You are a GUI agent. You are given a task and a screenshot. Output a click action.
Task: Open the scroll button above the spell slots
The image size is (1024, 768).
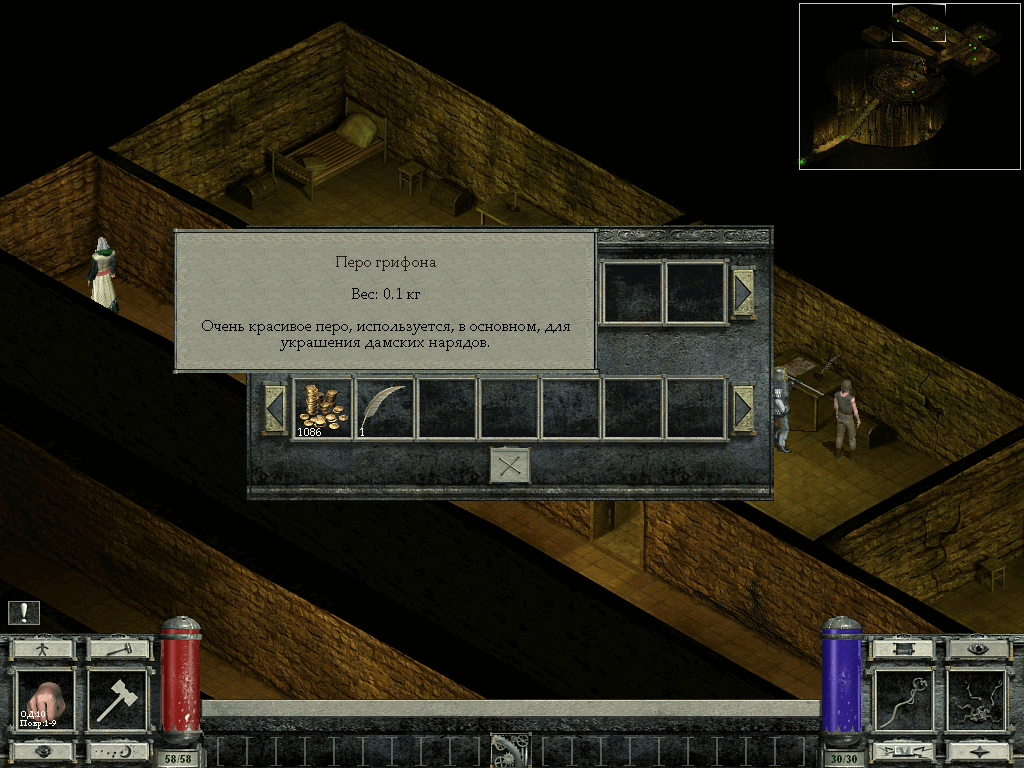[x=904, y=649]
